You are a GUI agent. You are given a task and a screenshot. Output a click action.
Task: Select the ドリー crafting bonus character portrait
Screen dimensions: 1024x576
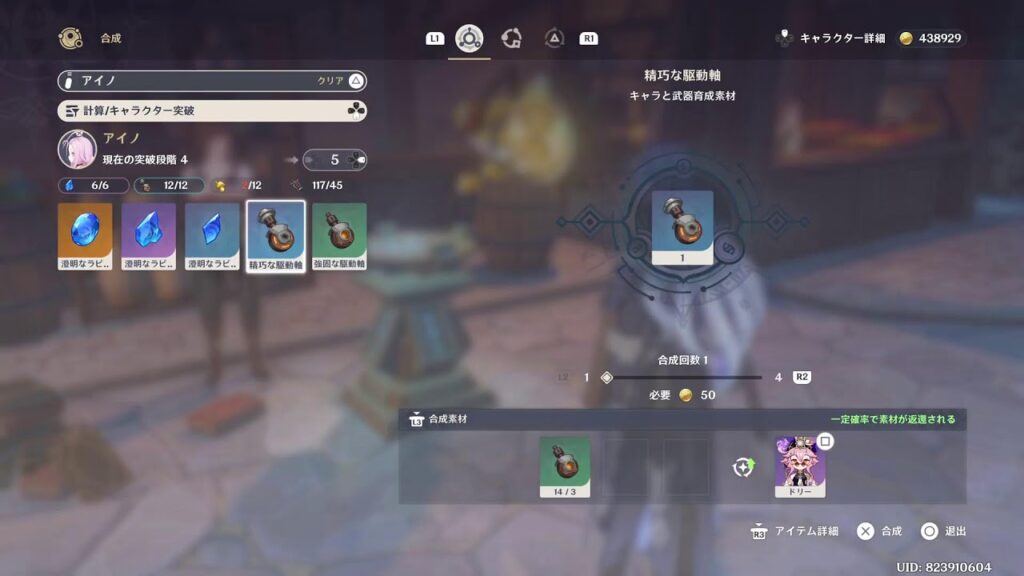click(800, 467)
